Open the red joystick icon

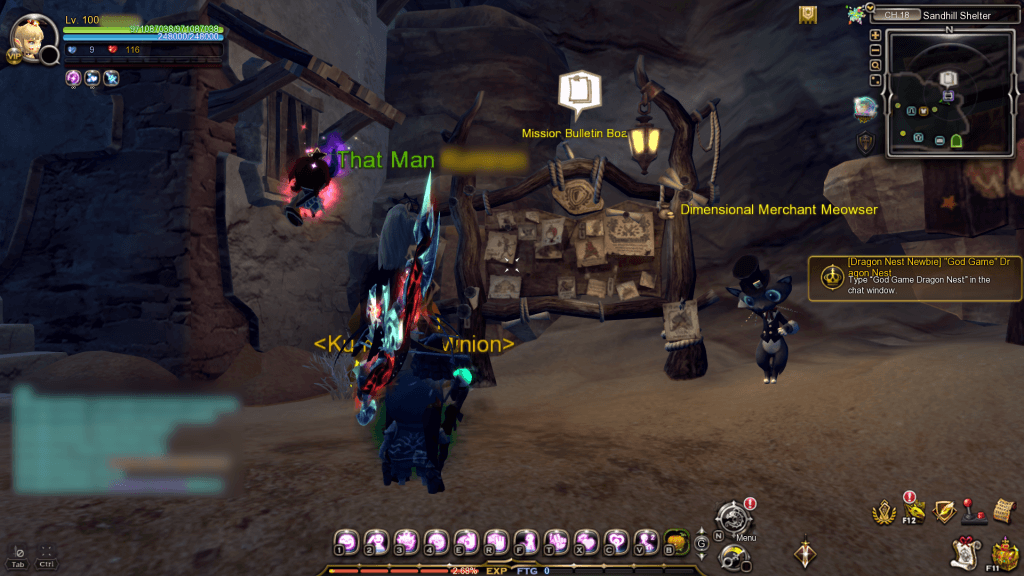tap(975, 510)
